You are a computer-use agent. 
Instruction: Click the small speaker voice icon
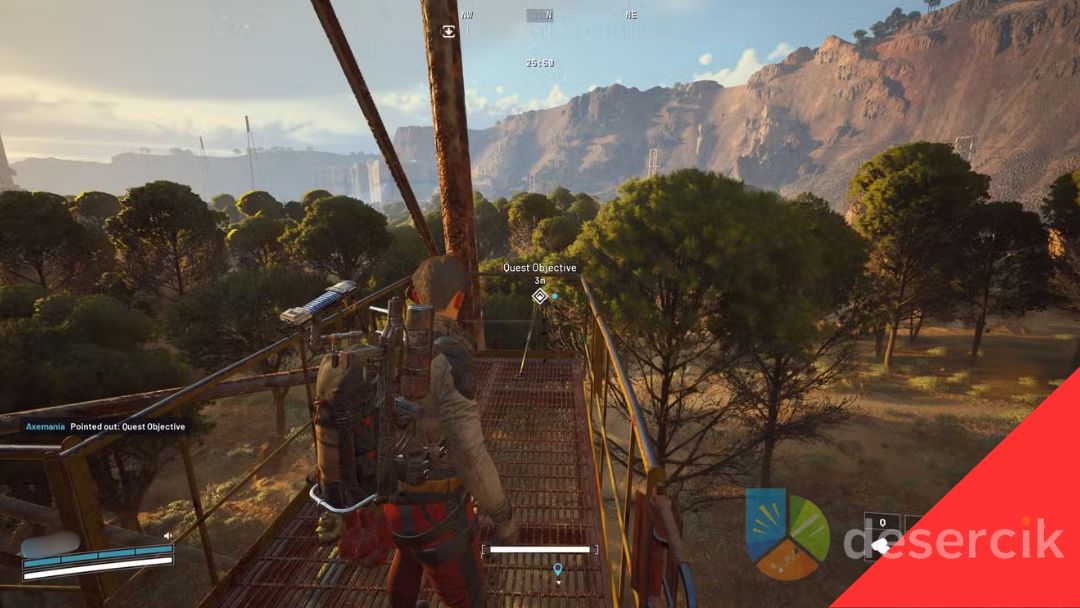tap(168, 536)
